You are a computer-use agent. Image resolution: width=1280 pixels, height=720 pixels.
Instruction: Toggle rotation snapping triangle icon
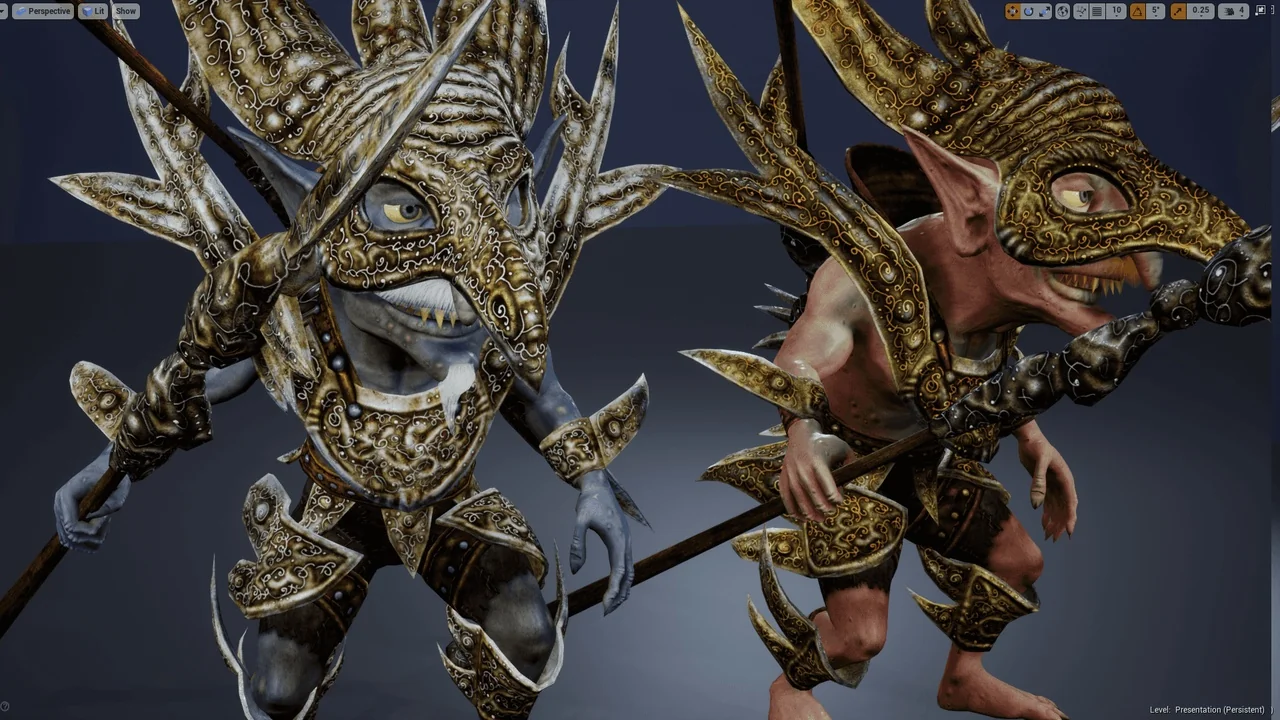(1137, 11)
